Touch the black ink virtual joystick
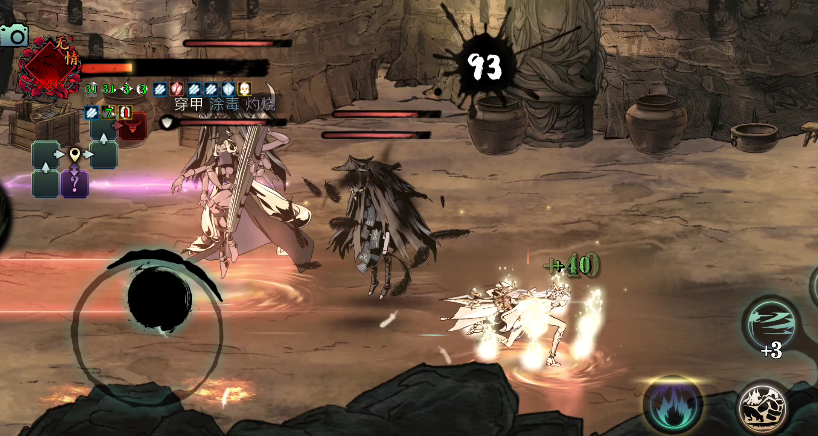Viewport: 818px width, 436px height. pos(160,302)
